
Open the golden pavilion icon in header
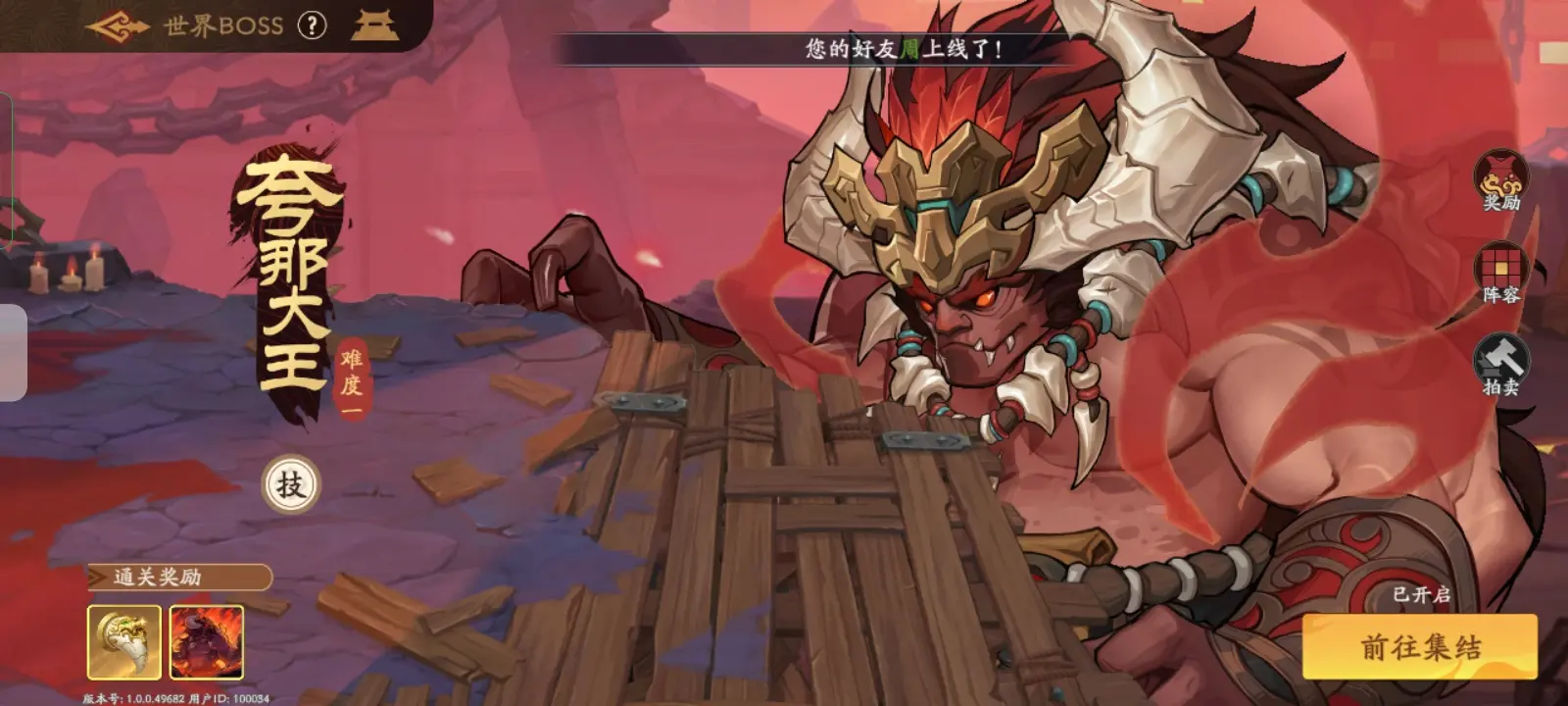coord(374,26)
